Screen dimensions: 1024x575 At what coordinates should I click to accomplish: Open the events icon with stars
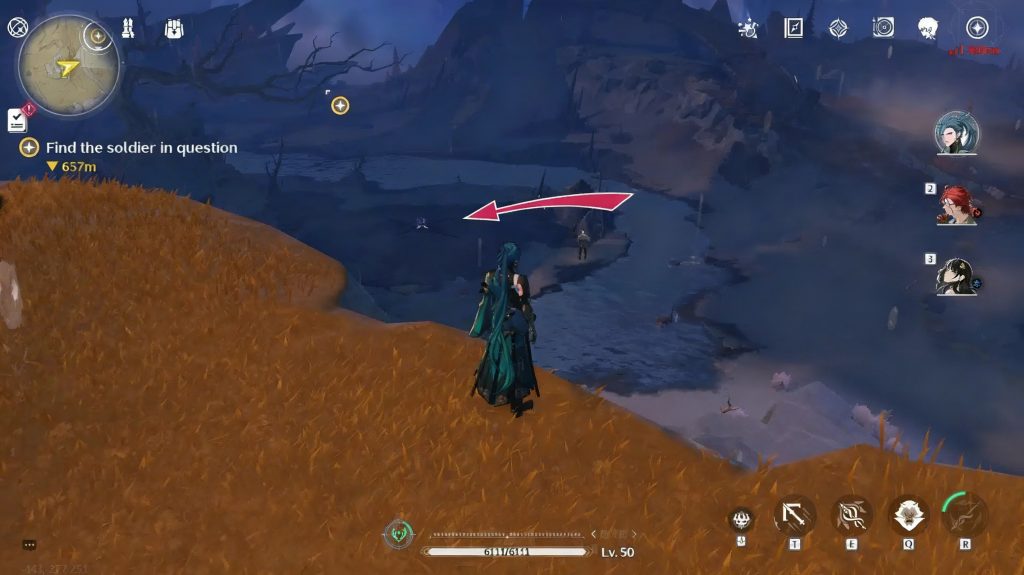(747, 28)
